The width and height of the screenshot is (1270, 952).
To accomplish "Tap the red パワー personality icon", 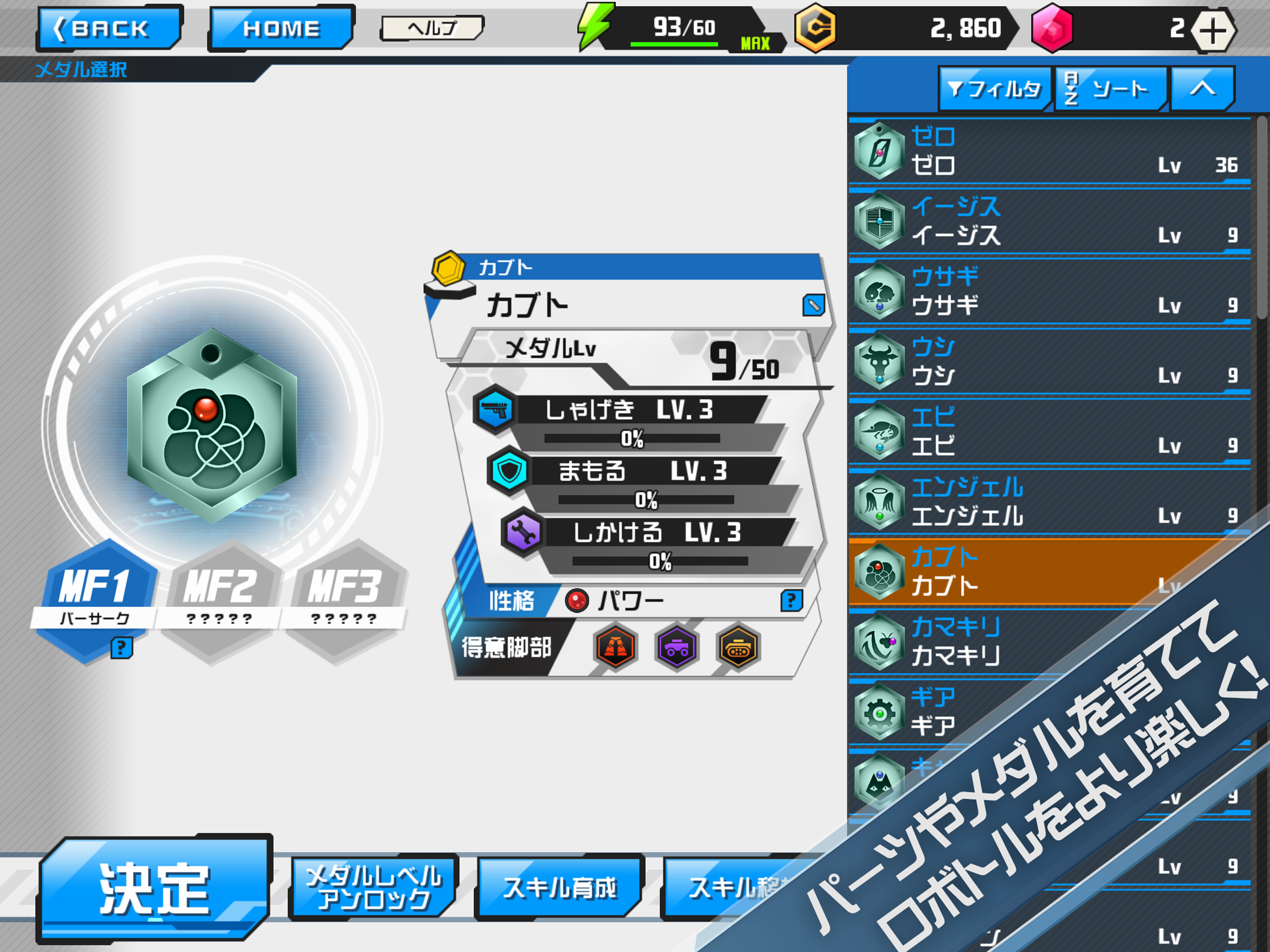I will click(576, 600).
